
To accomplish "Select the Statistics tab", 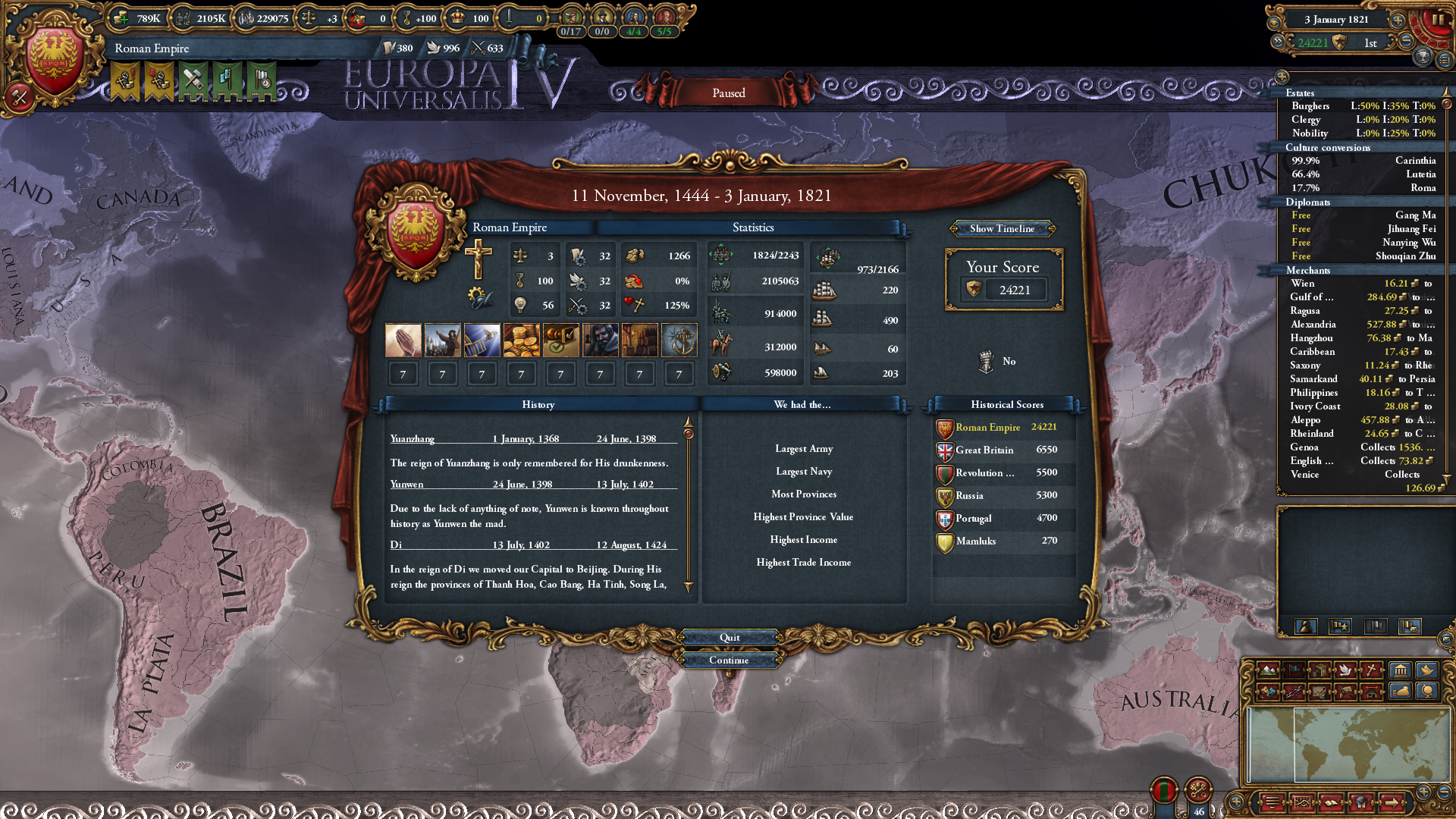I will [752, 227].
